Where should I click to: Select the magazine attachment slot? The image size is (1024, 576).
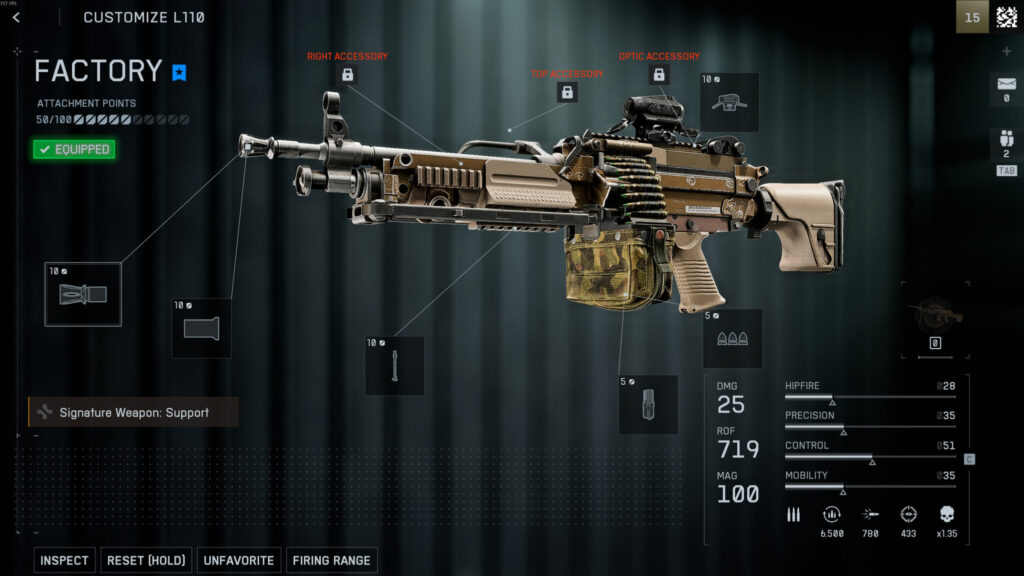[x=648, y=404]
